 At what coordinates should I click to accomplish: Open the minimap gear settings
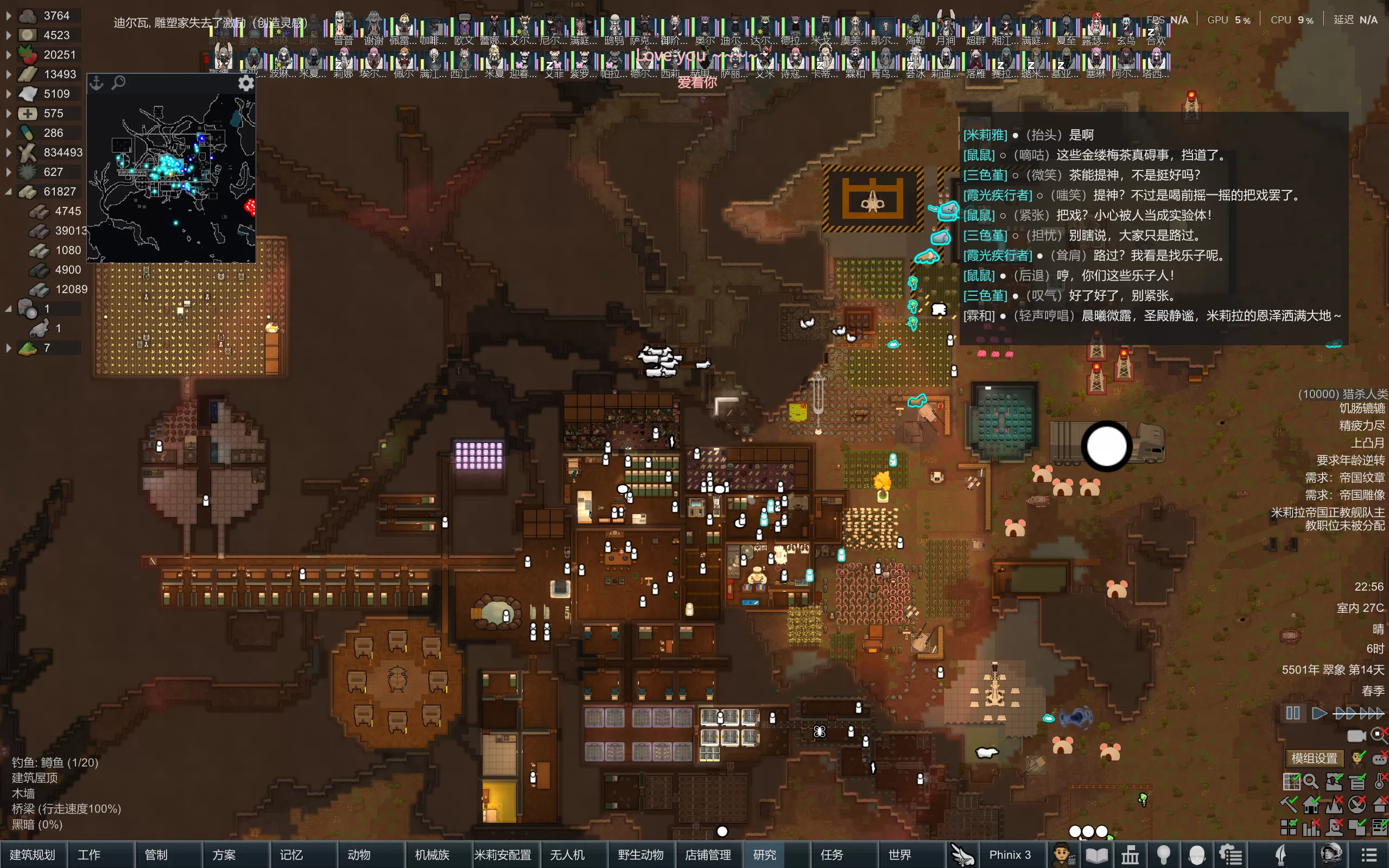pos(246,83)
